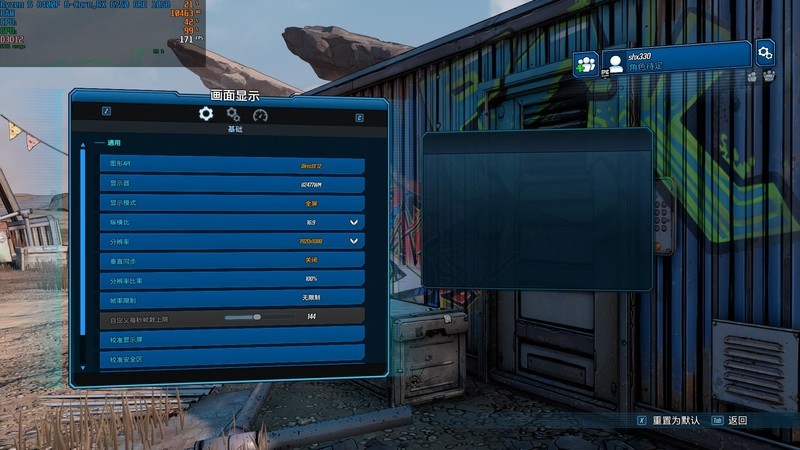Open the add friends social button
Viewport: 800px width, 450px height.
[x=585, y=63]
